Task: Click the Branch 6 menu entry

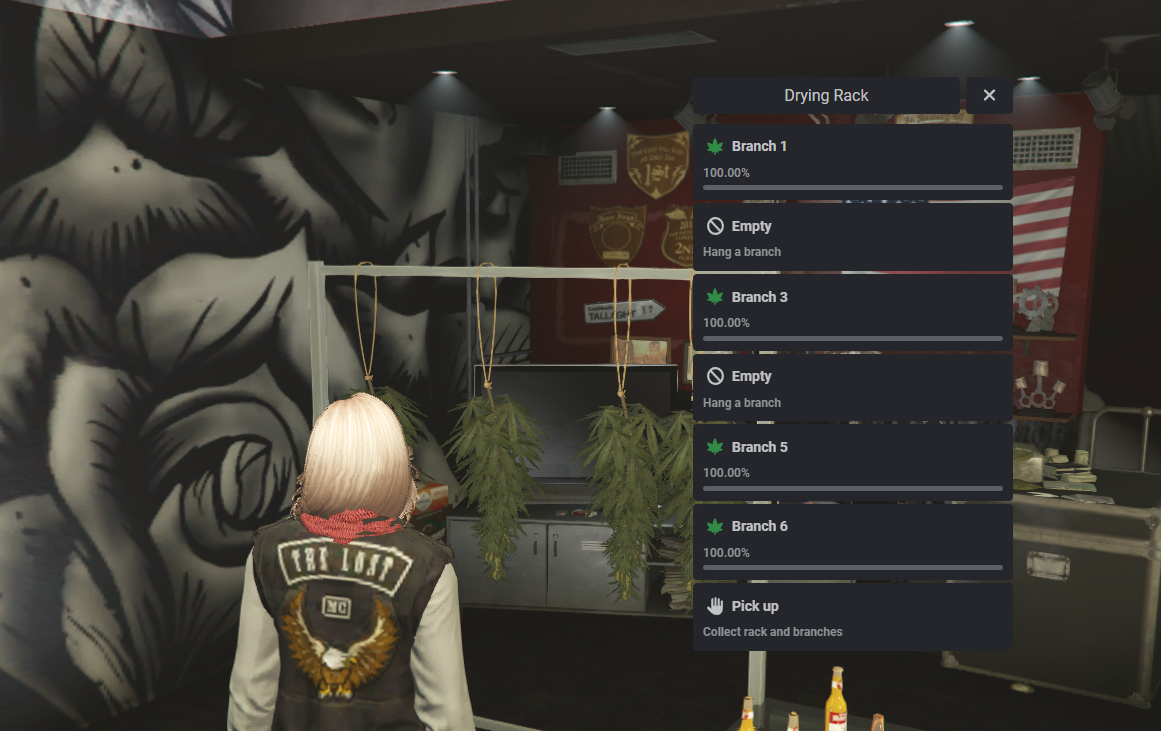Action: click(852, 541)
